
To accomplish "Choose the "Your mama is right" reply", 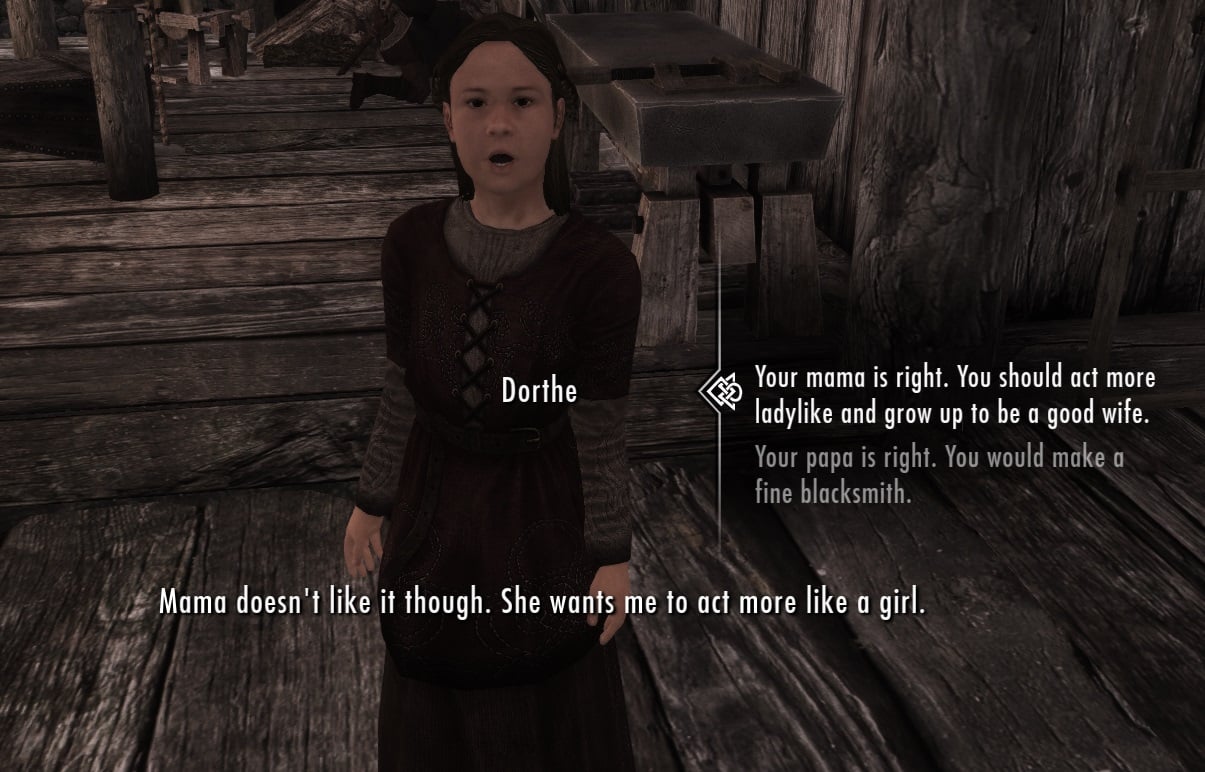I will point(953,396).
